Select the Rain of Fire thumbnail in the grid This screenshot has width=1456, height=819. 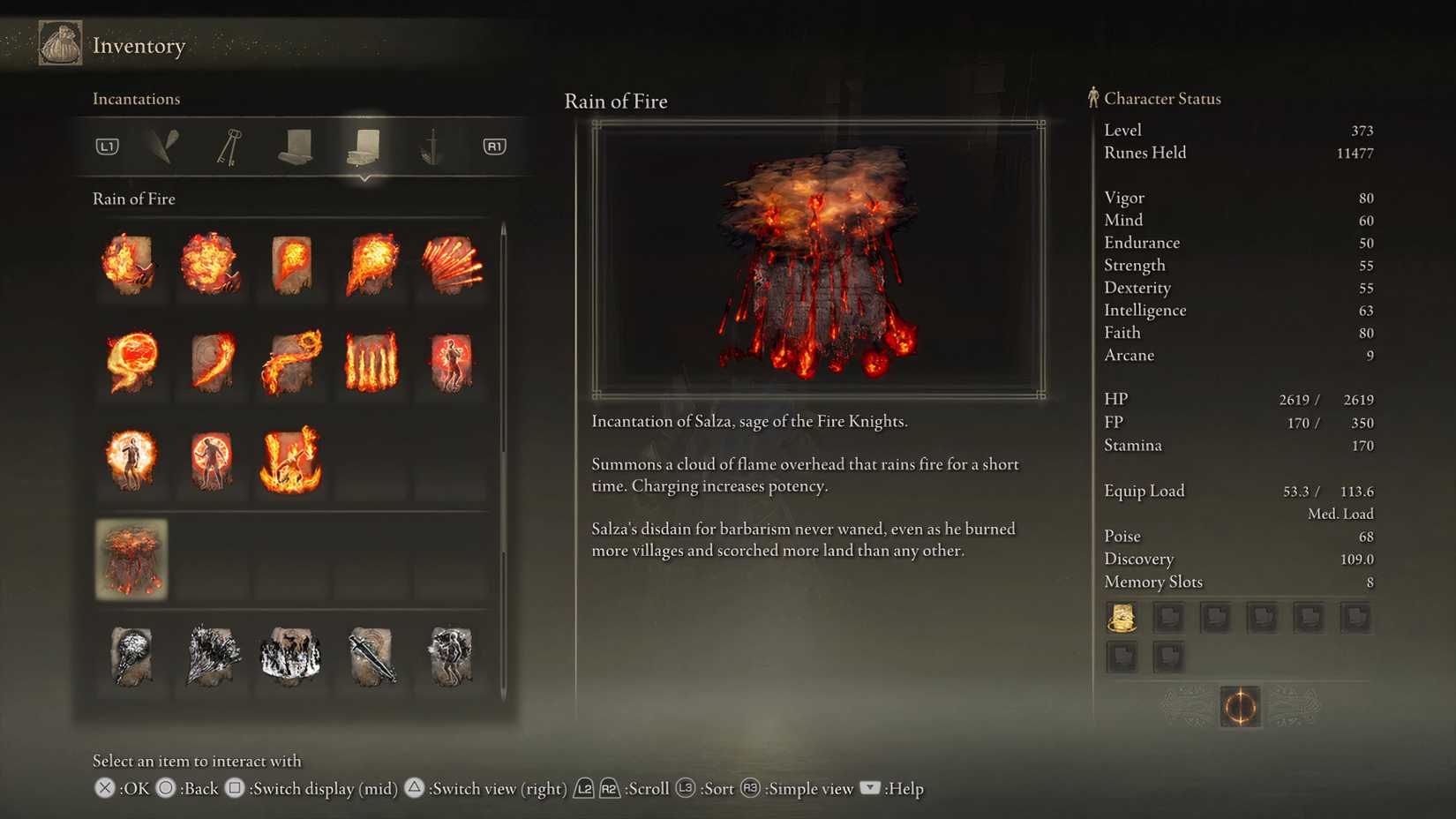(x=131, y=560)
